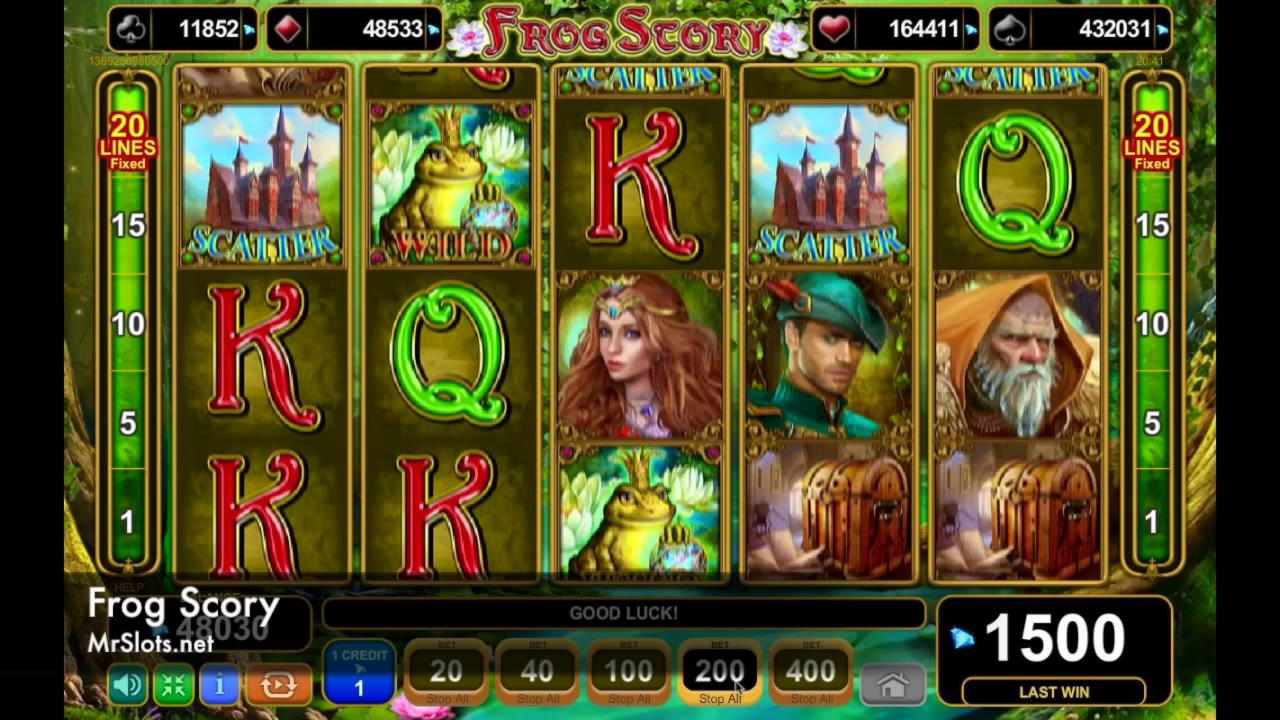Toggle the sound speaker button
The image size is (1280, 720).
pos(127,685)
